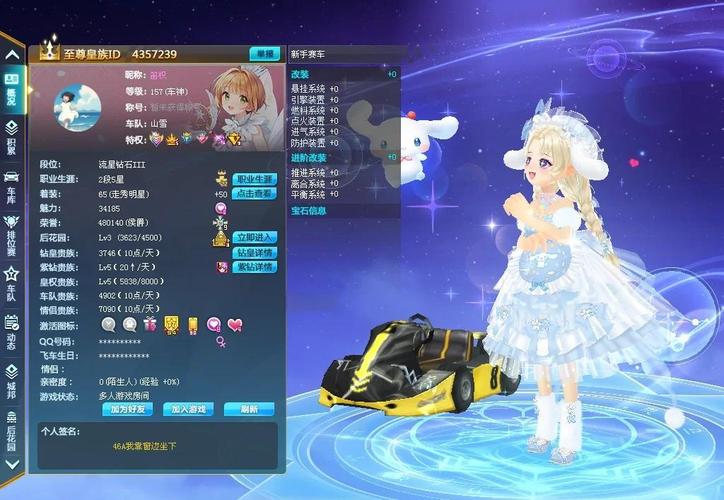This screenshot has width=724, height=500.
Task: Click the gift box activation icon
Action: [x=151, y=324]
